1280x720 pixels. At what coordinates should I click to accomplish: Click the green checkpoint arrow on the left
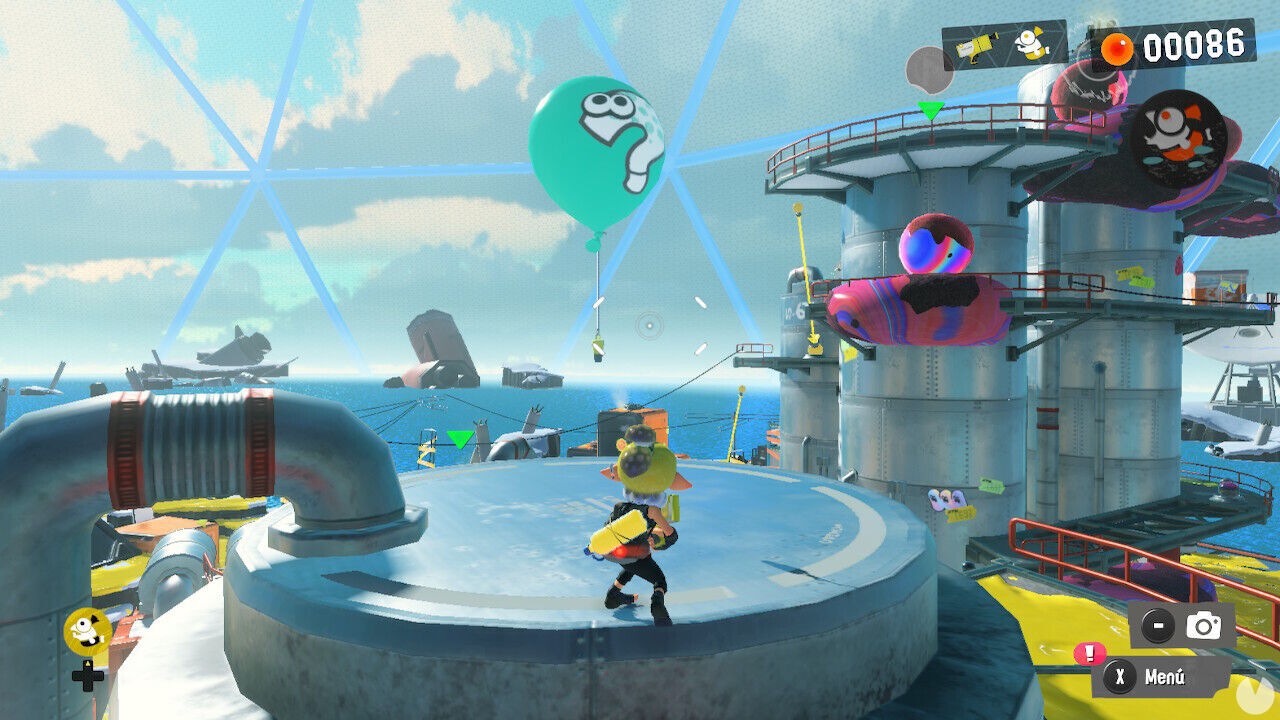pyautogui.click(x=460, y=437)
